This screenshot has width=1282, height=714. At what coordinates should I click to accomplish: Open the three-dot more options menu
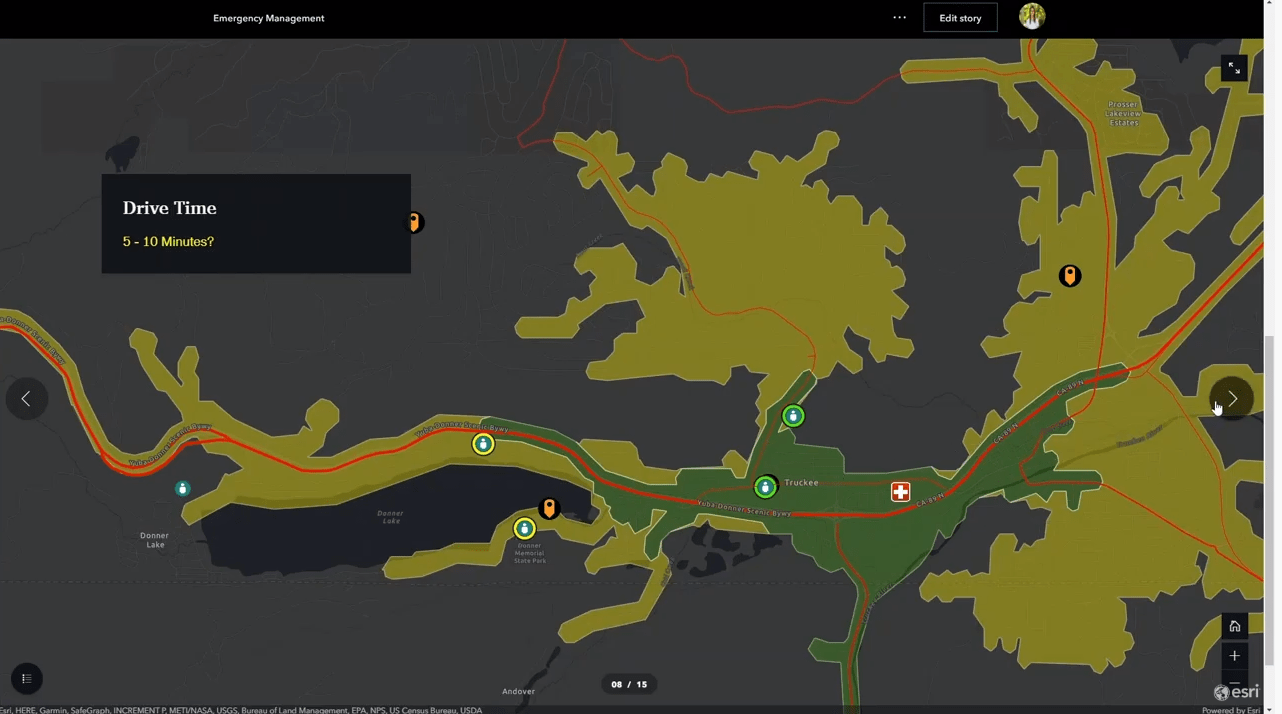click(899, 18)
